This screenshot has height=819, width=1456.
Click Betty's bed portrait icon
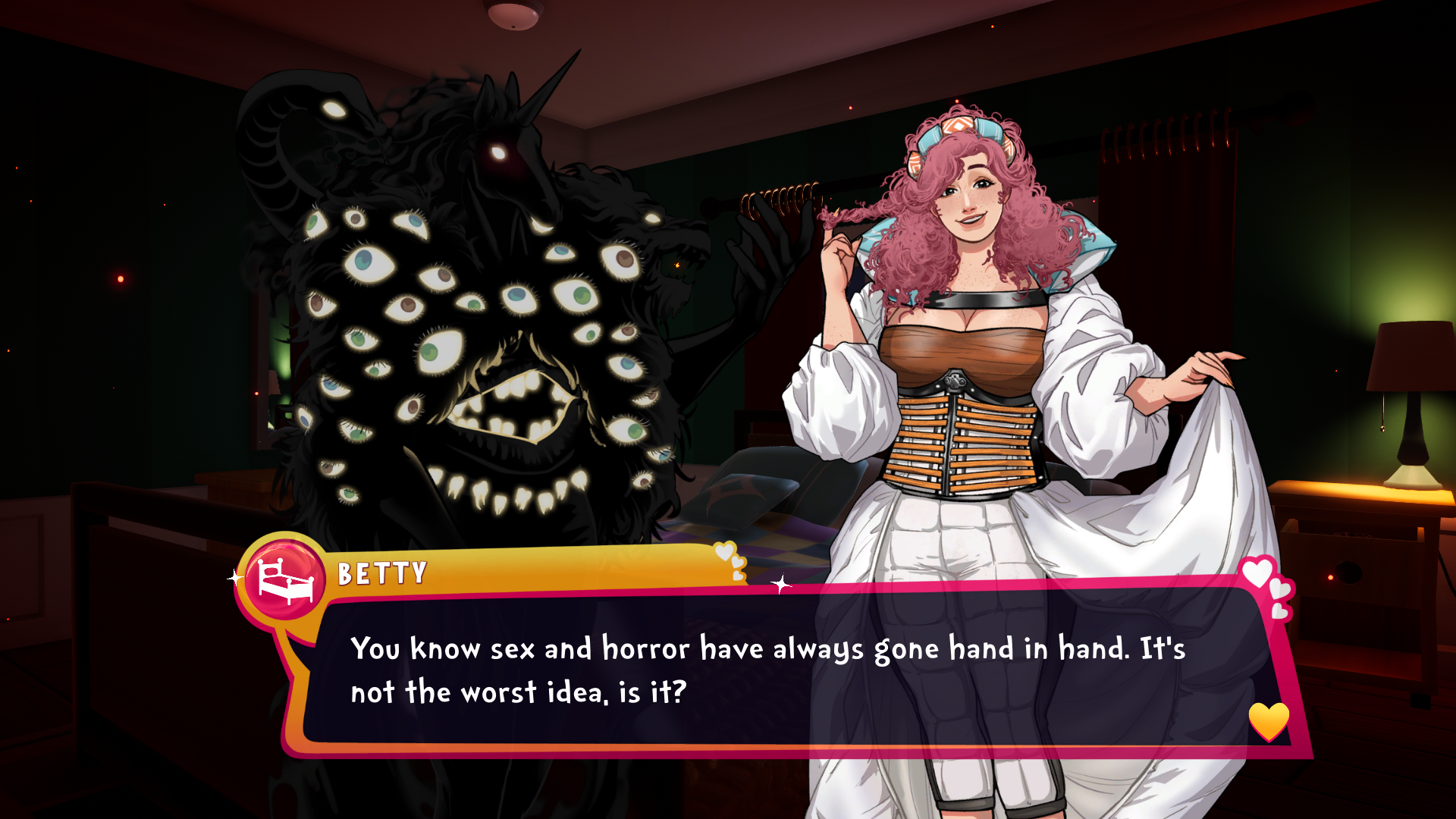pos(285,580)
